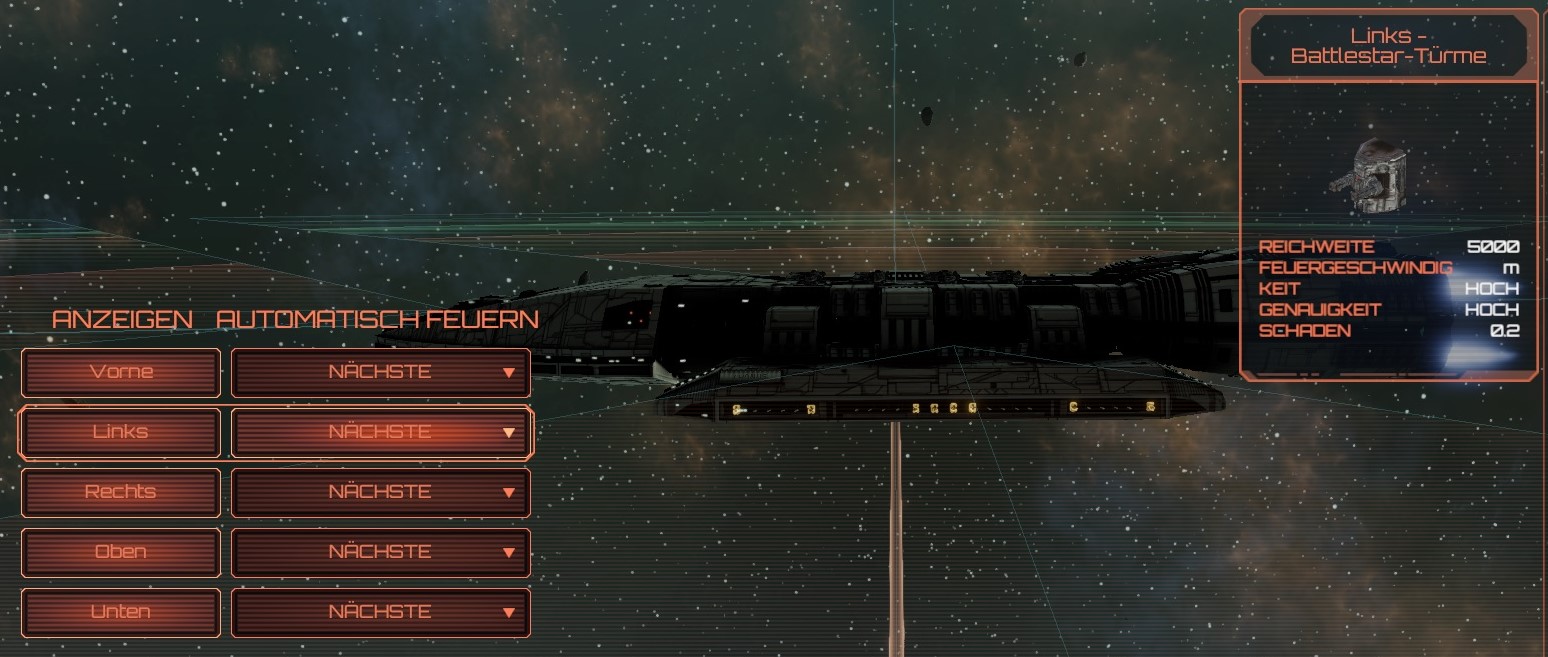Open the Unten auto-fire dropdown

[x=381, y=612]
